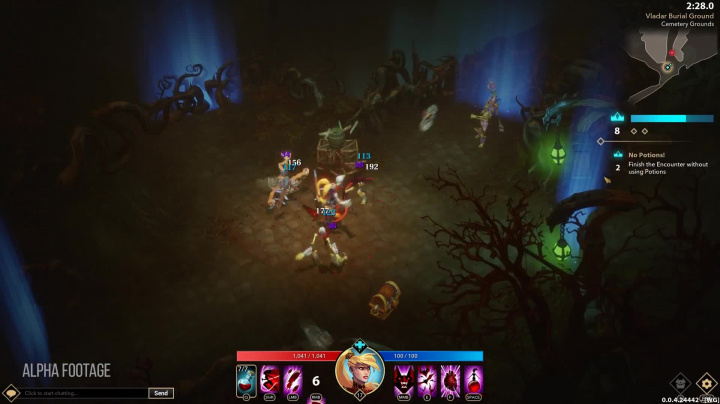This screenshot has height=404, width=720.
Task: Activate the claw strike ability
Action: click(293, 380)
